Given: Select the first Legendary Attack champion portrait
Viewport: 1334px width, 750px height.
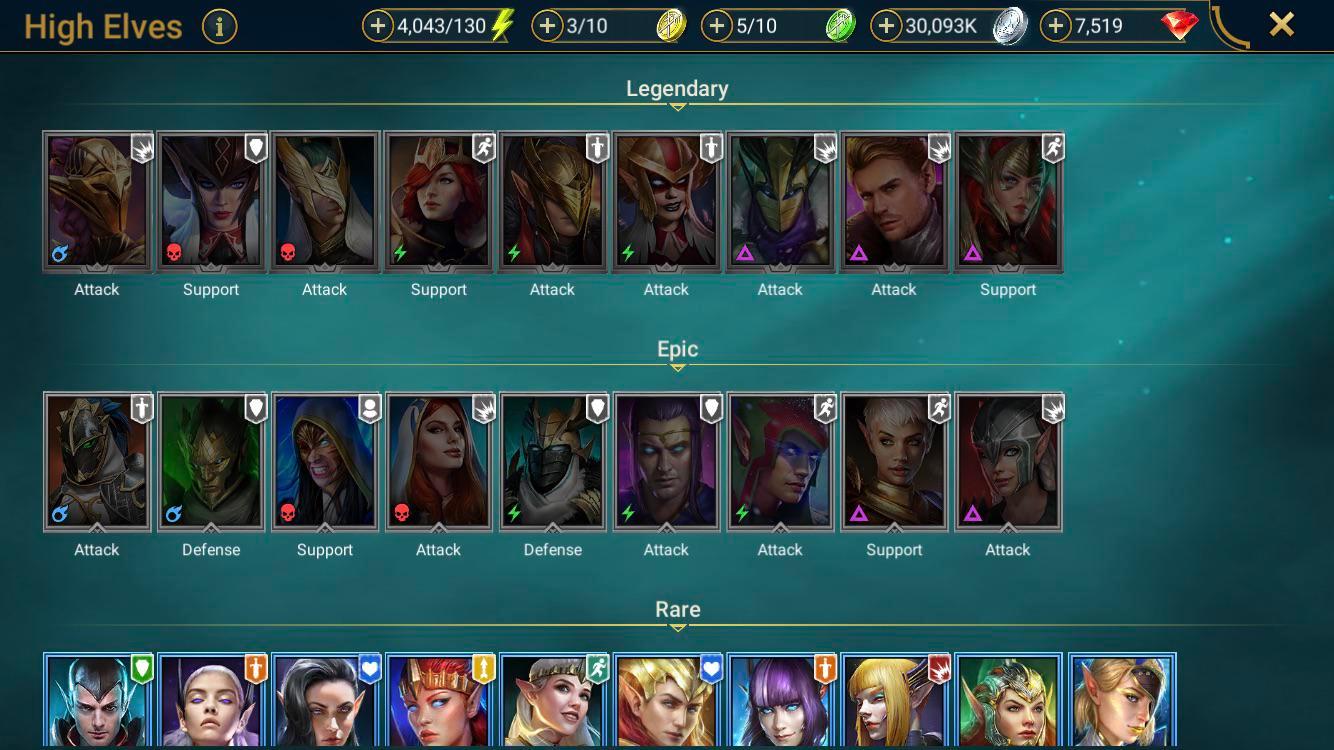Looking at the screenshot, I should click(96, 200).
